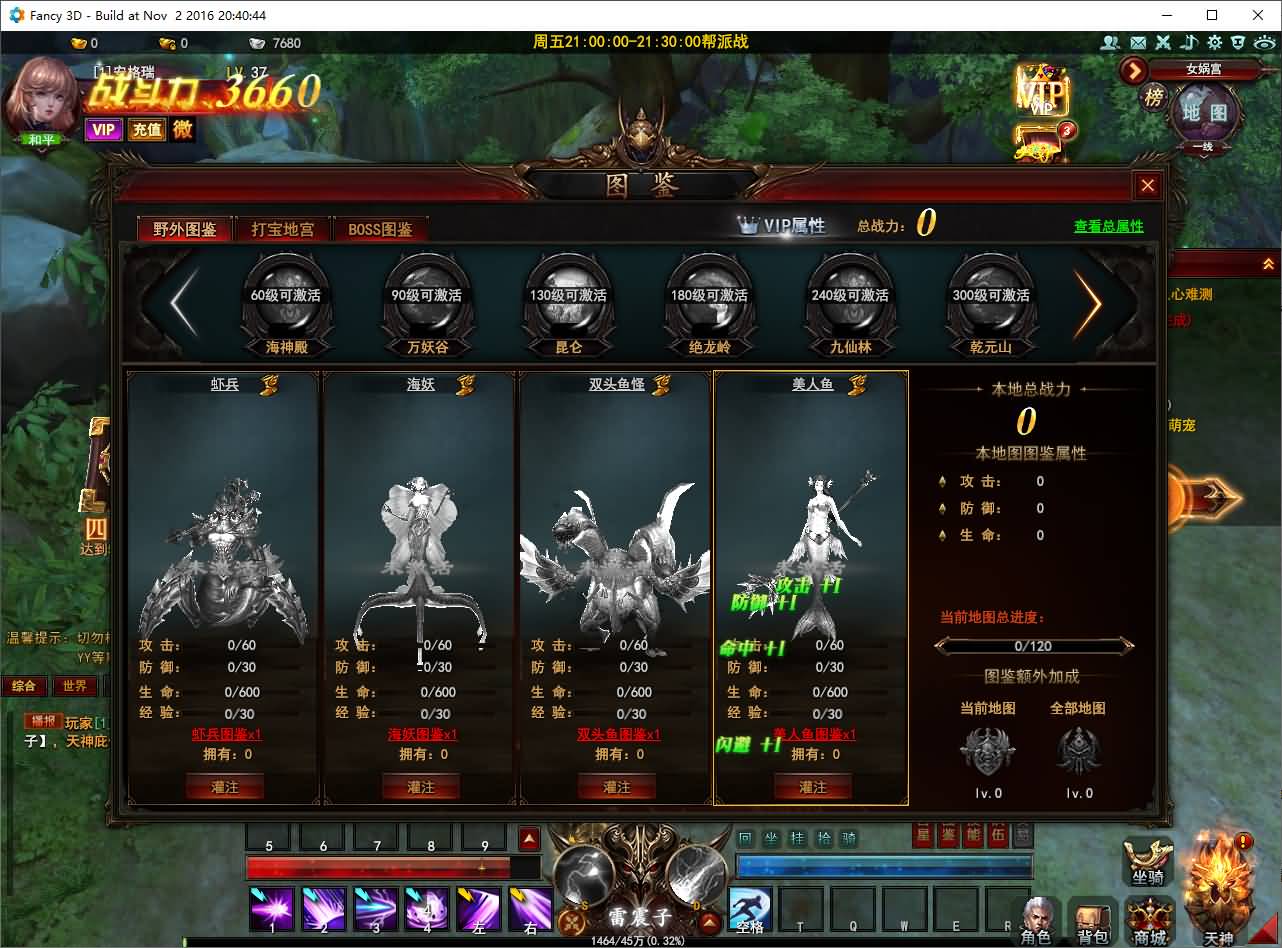Click the 查看总属性 link
This screenshot has height=948, width=1282.
tap(1108, 227)
